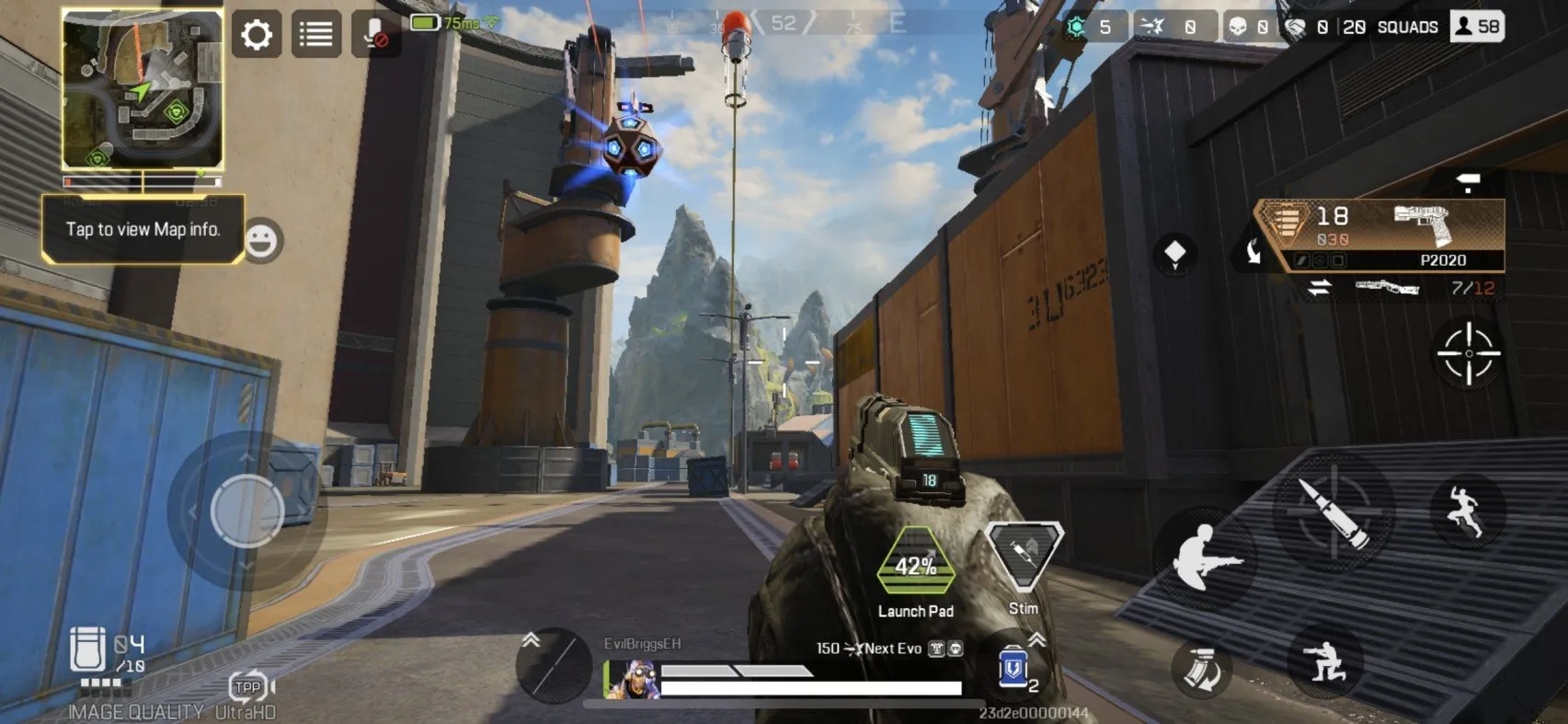Jump with the leaping figure button
The width and height of the screenshot is (1568, 724).
pos(1466,511)
